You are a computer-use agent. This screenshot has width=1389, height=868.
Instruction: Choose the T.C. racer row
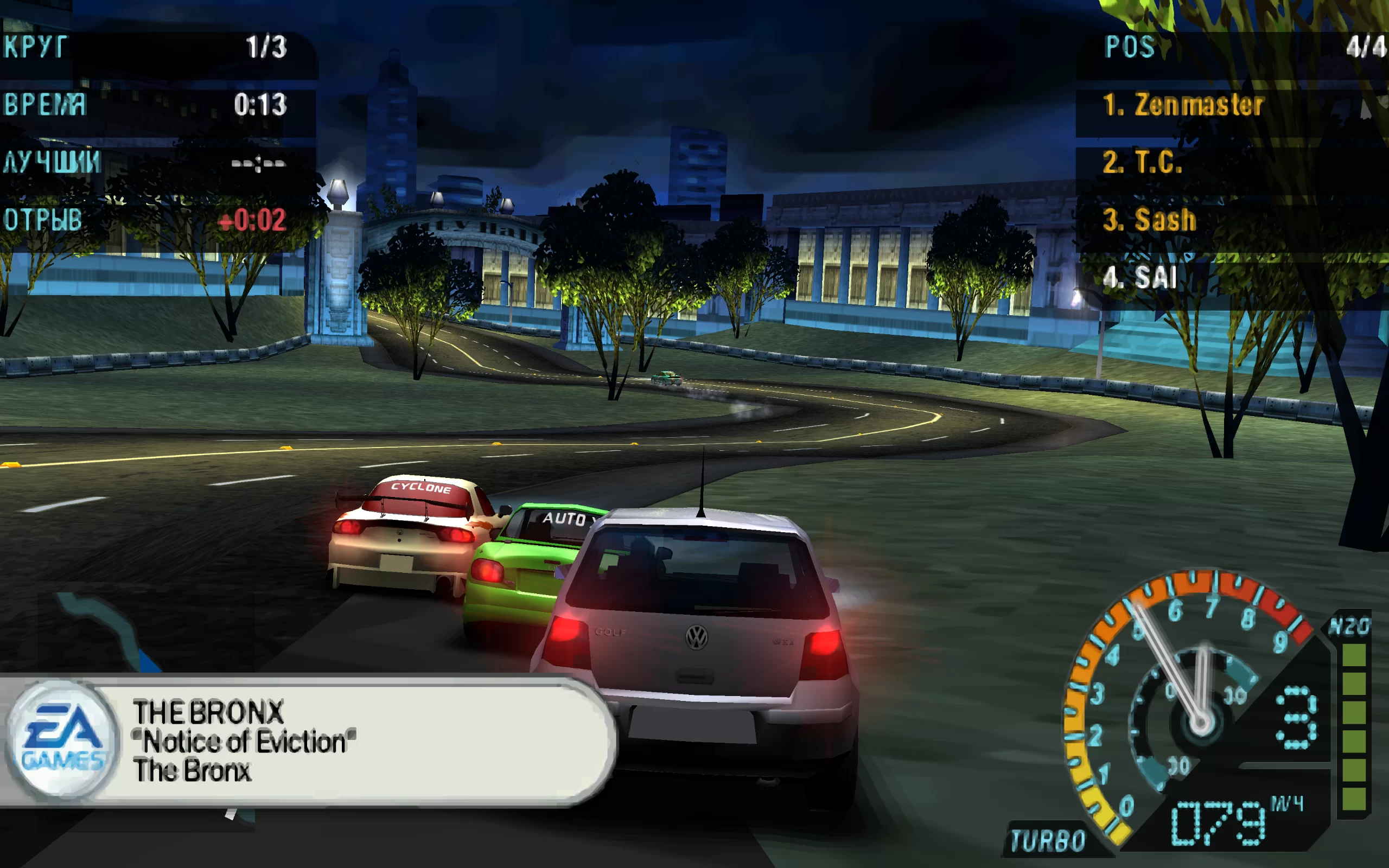[1142, 162]
